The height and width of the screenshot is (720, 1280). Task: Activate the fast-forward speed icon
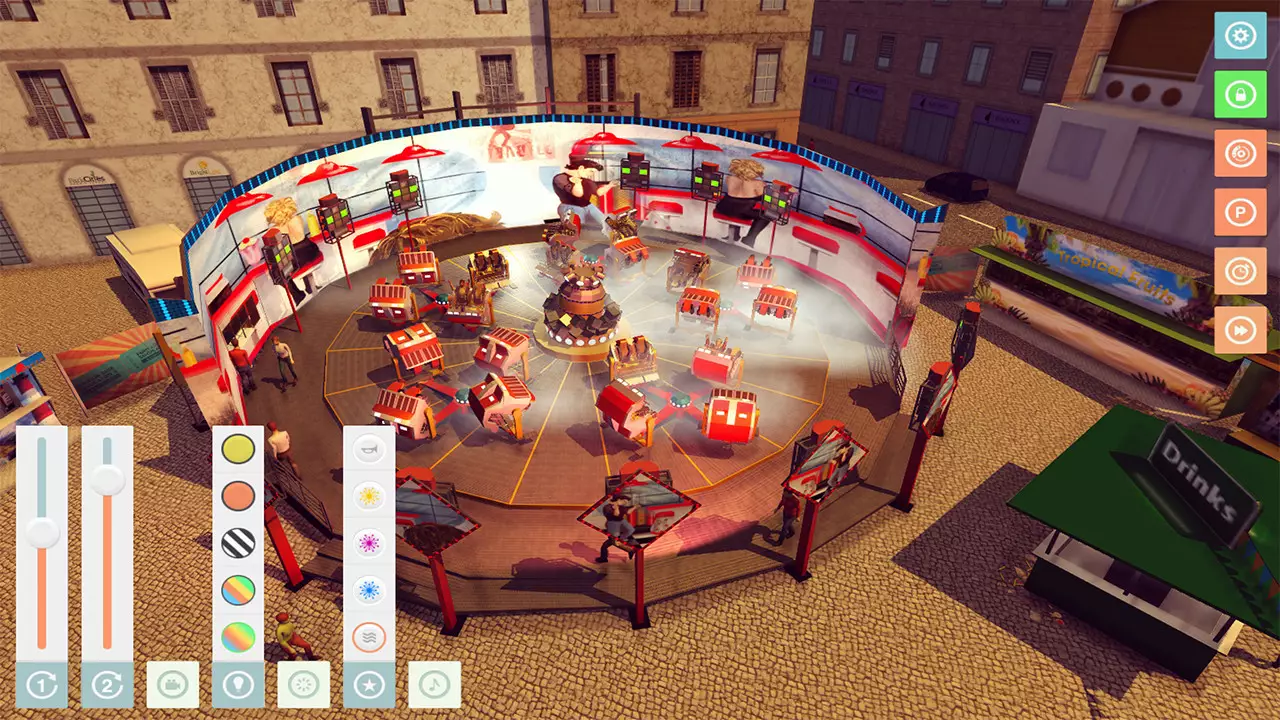click(1240, 329)
